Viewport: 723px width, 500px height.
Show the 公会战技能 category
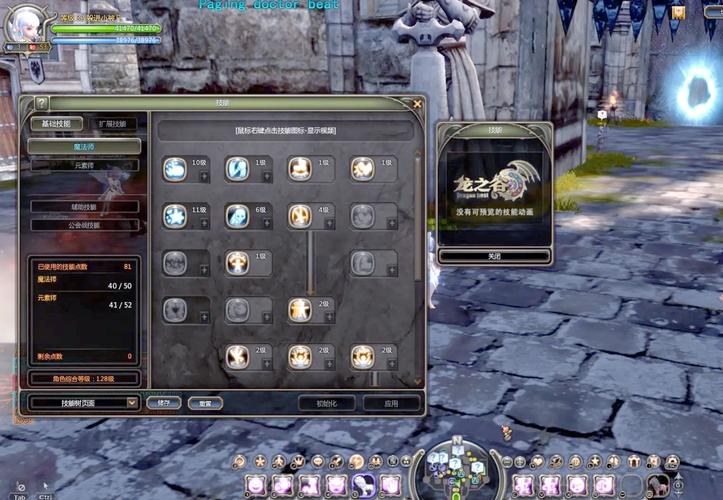click(84, 225)
